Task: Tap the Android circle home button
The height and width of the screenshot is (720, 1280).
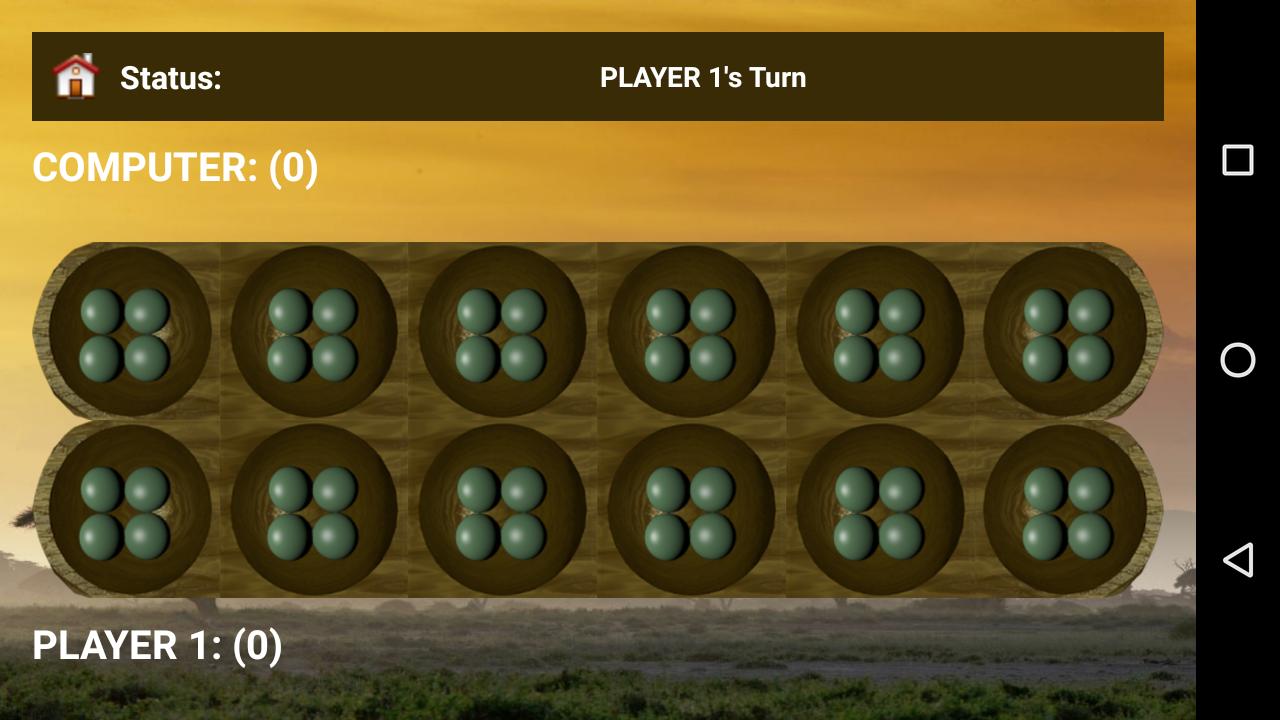Action: click(1238, 360)
